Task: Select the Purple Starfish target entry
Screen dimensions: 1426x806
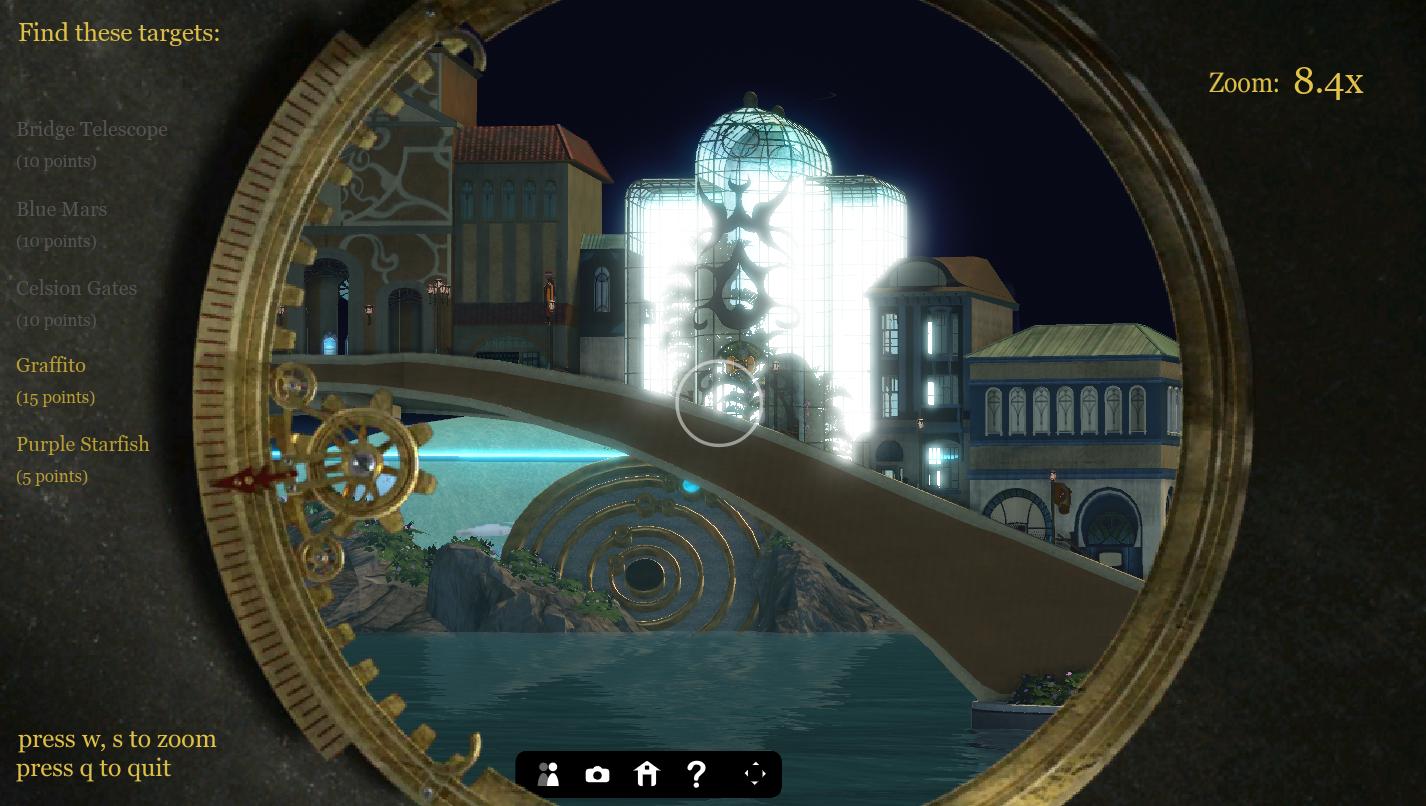Action: (x=83, y=444)
